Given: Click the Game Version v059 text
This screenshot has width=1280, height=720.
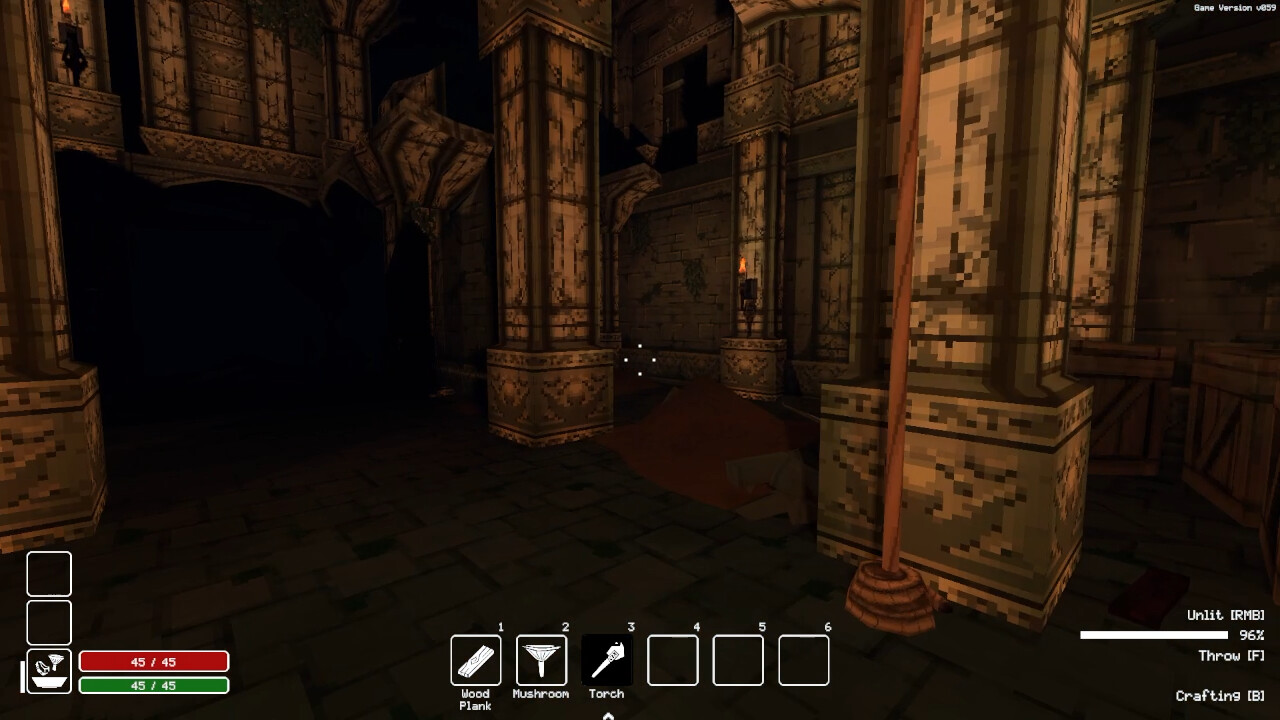Looking at the screenshot, I should coord(1235,6).
